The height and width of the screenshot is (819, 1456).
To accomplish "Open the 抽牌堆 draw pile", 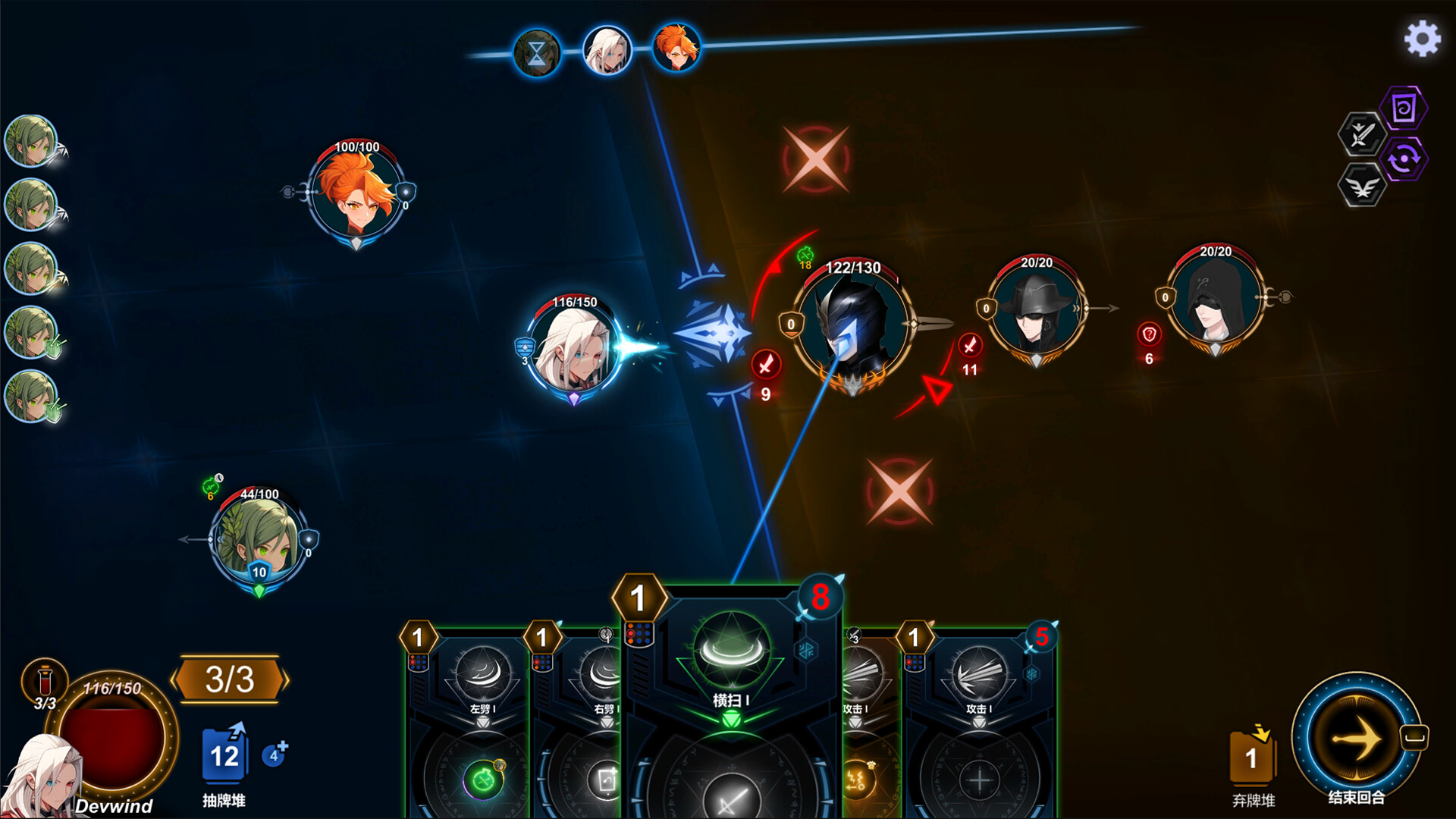I will (x=224, y=756).
